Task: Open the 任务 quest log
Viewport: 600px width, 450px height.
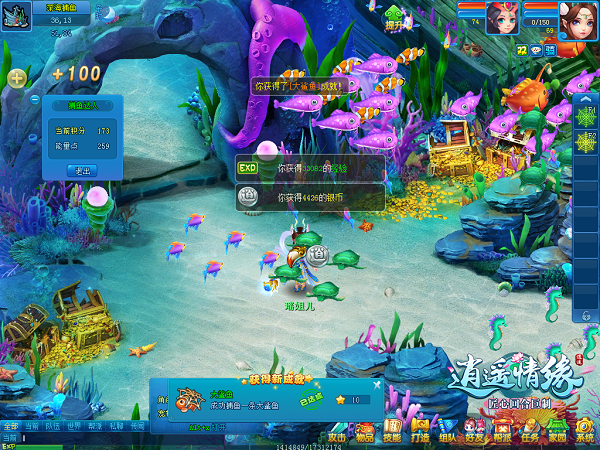Action: pos(529,433)
